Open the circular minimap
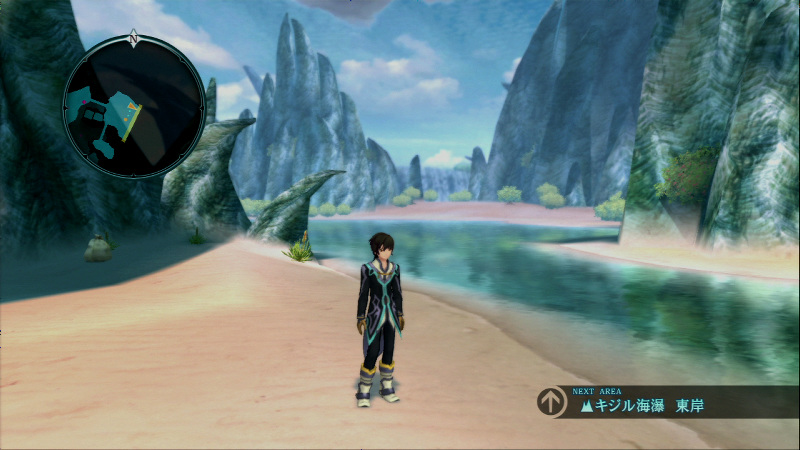Viewport: 800px width, 450px height. click(x=133, y=107)
